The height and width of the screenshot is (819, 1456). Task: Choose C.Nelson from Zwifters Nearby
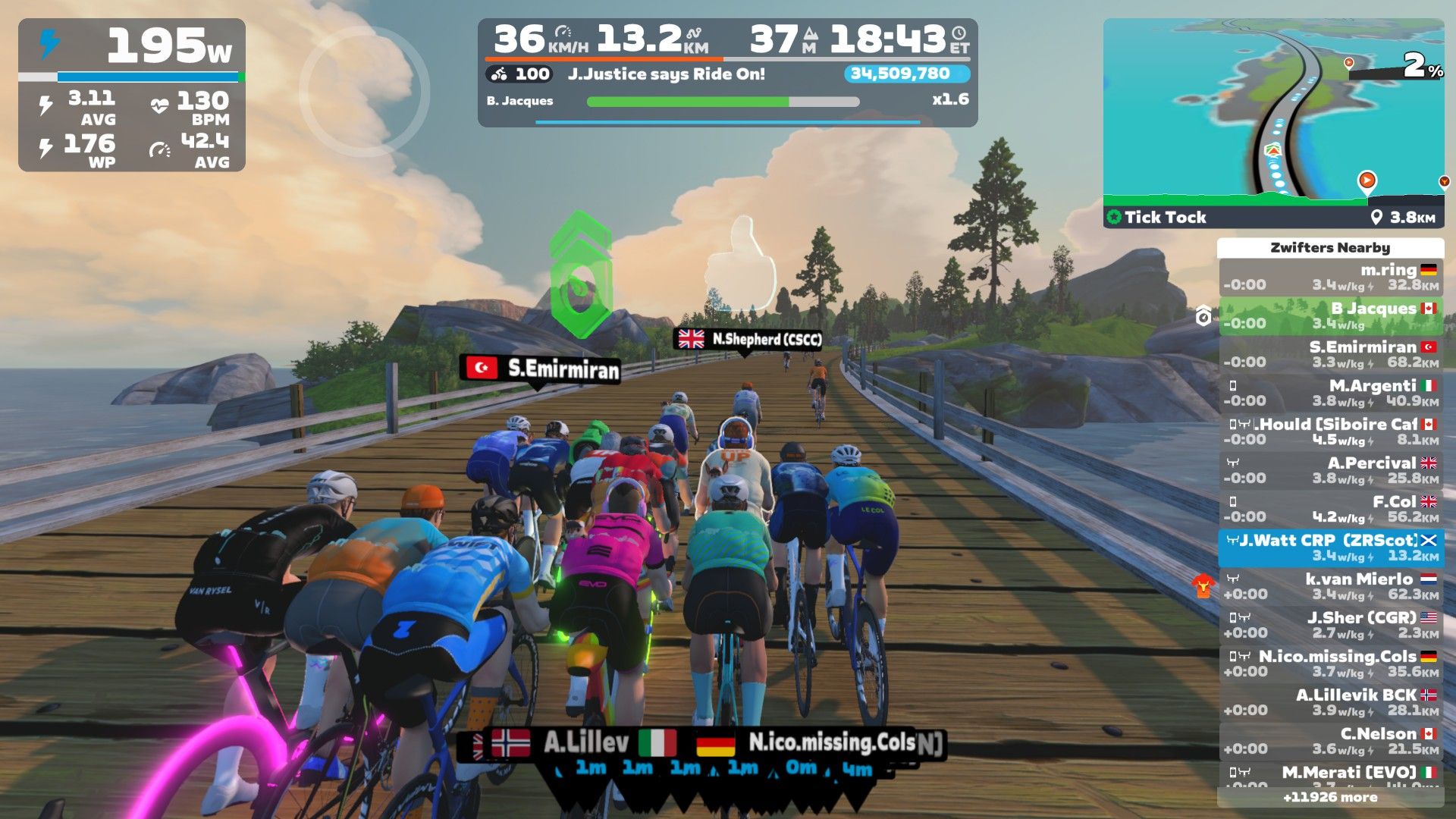1331,742
